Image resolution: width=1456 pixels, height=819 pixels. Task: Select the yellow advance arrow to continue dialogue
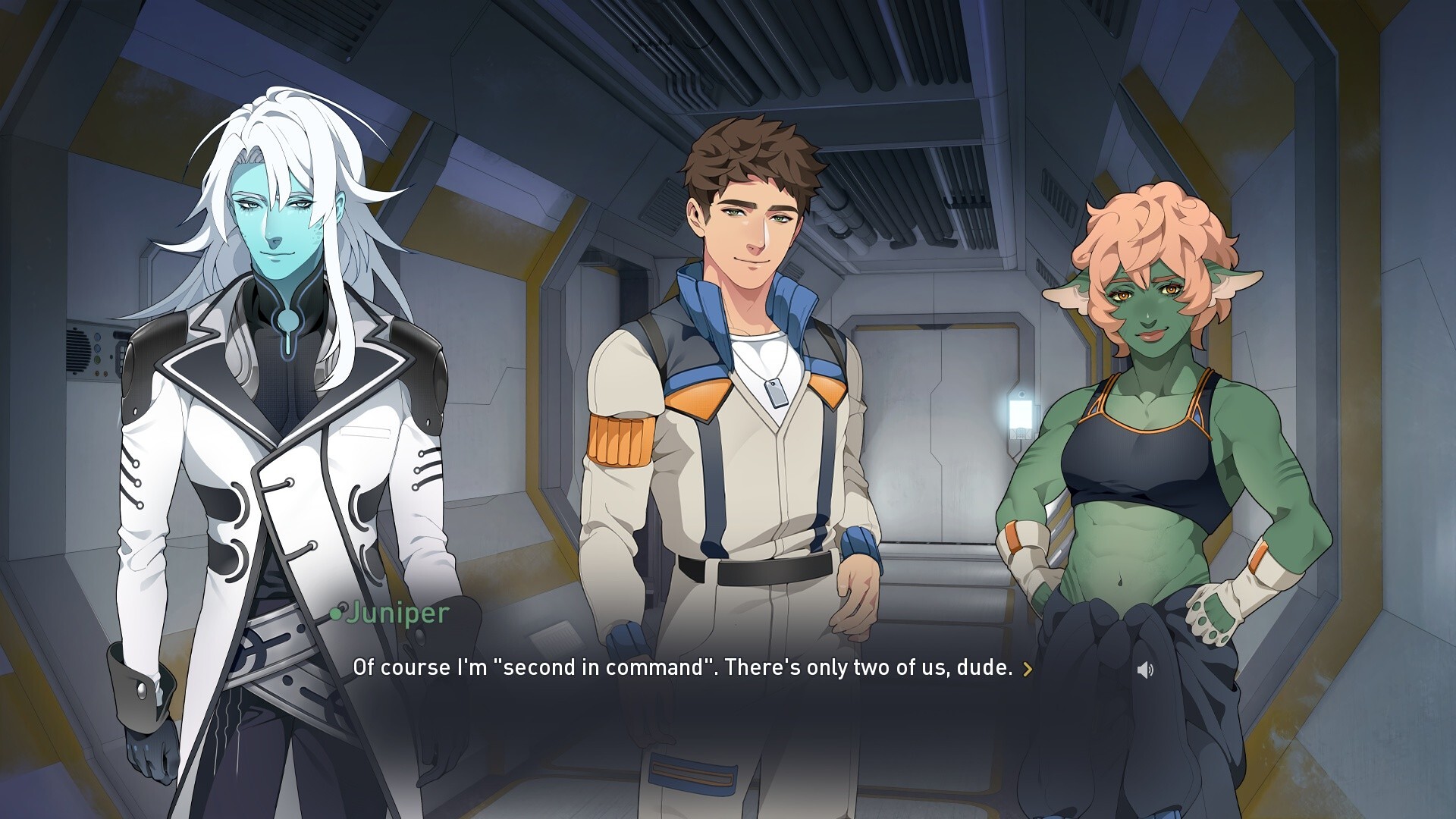(x=1029, y=670)
